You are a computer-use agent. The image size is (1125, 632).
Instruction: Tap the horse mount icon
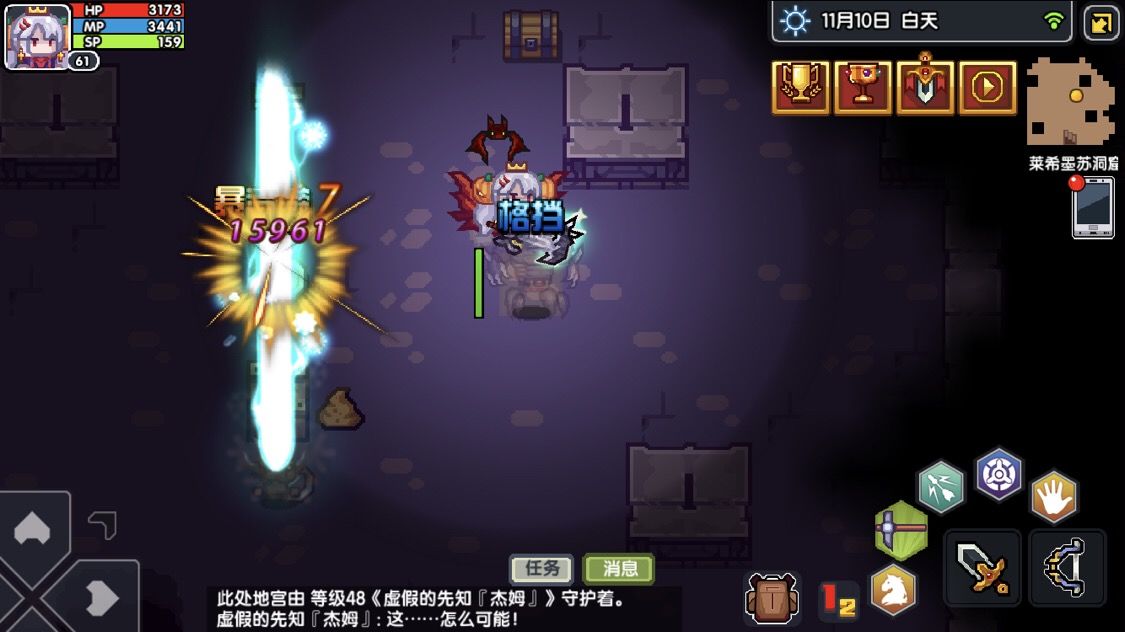click(893, 590)
